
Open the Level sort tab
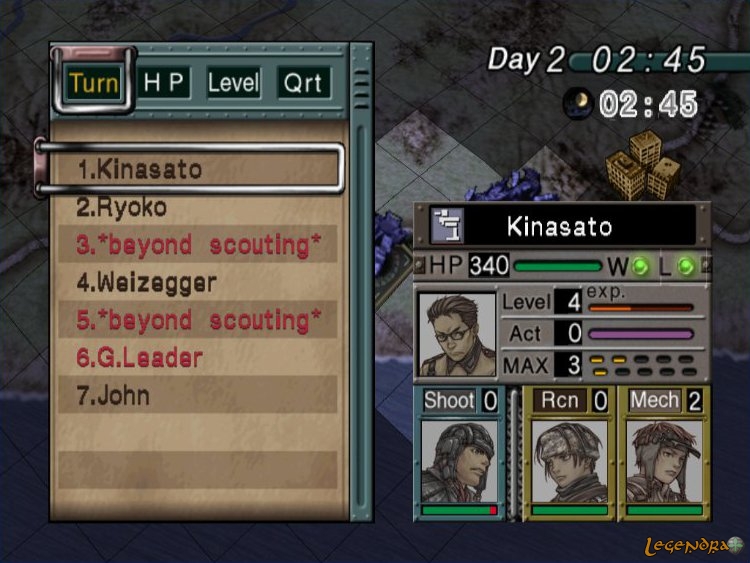click(x=234, y=82)
